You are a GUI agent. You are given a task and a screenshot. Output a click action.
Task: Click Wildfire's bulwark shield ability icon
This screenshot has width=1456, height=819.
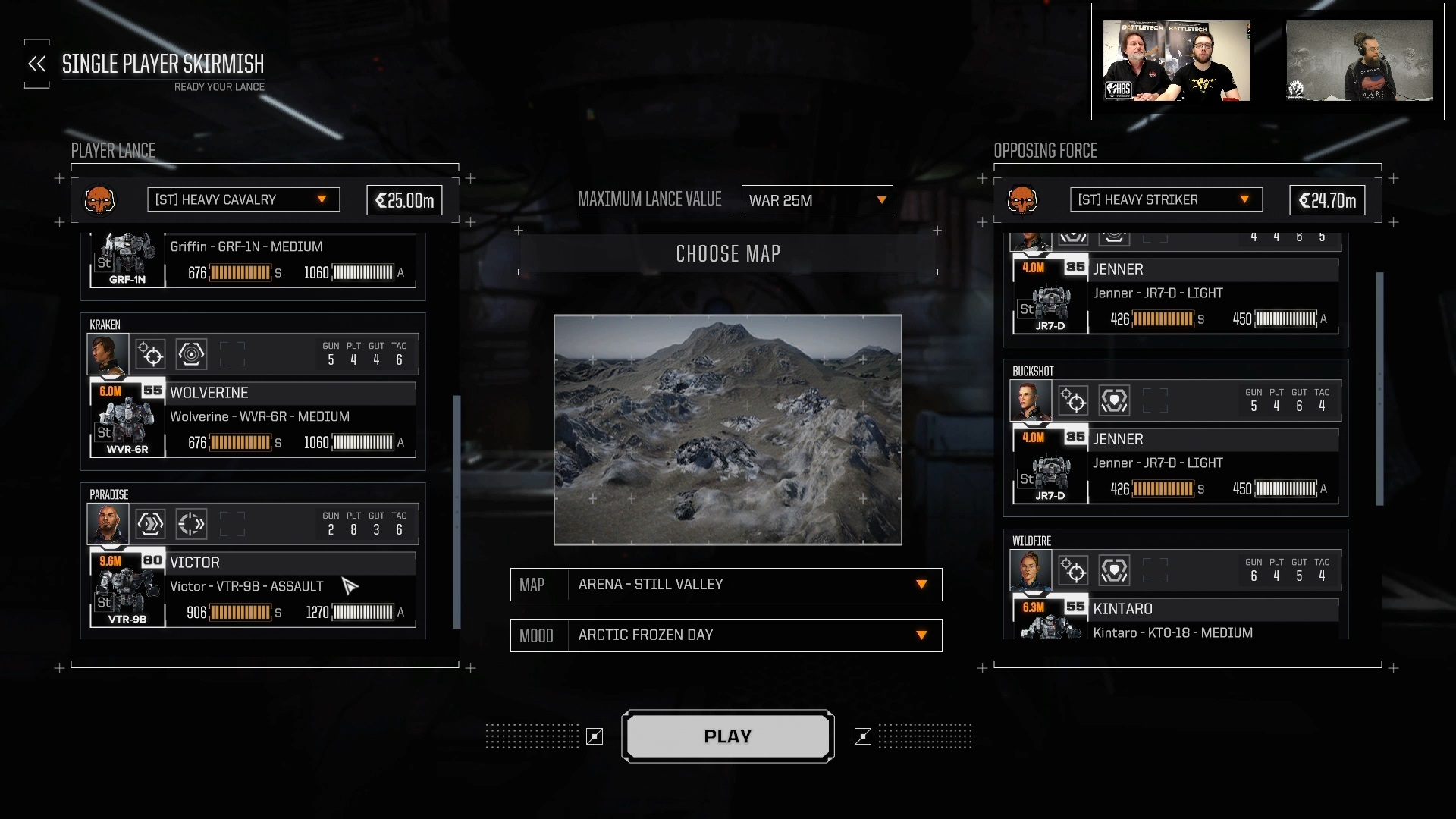pos(1115,570)
